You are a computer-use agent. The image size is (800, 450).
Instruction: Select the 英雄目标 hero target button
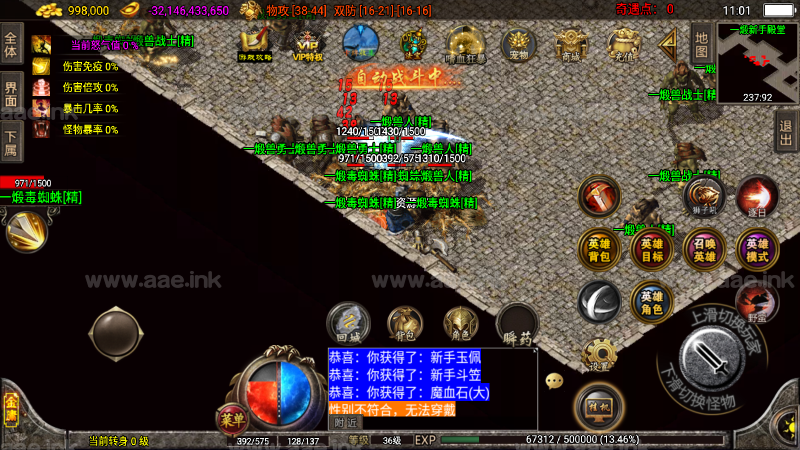click(652, 248)
